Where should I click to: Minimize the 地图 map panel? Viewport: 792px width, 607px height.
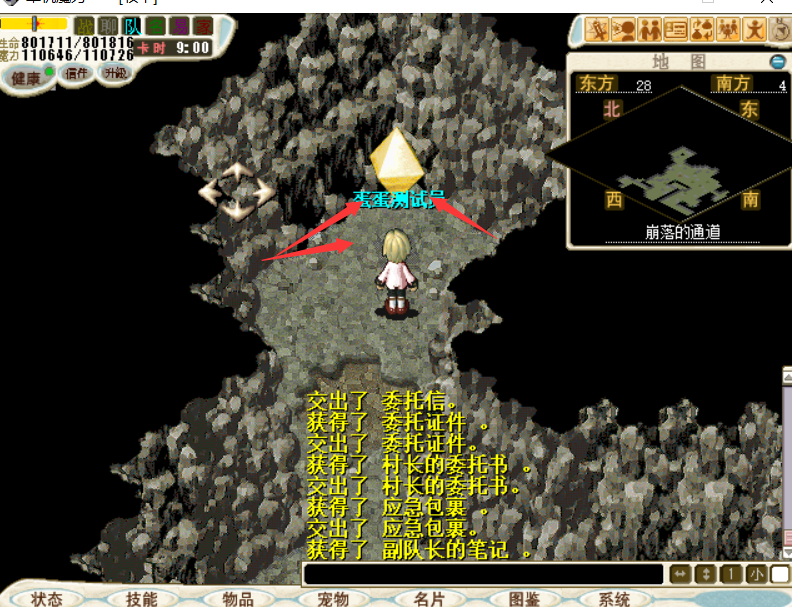coord(777,62)
